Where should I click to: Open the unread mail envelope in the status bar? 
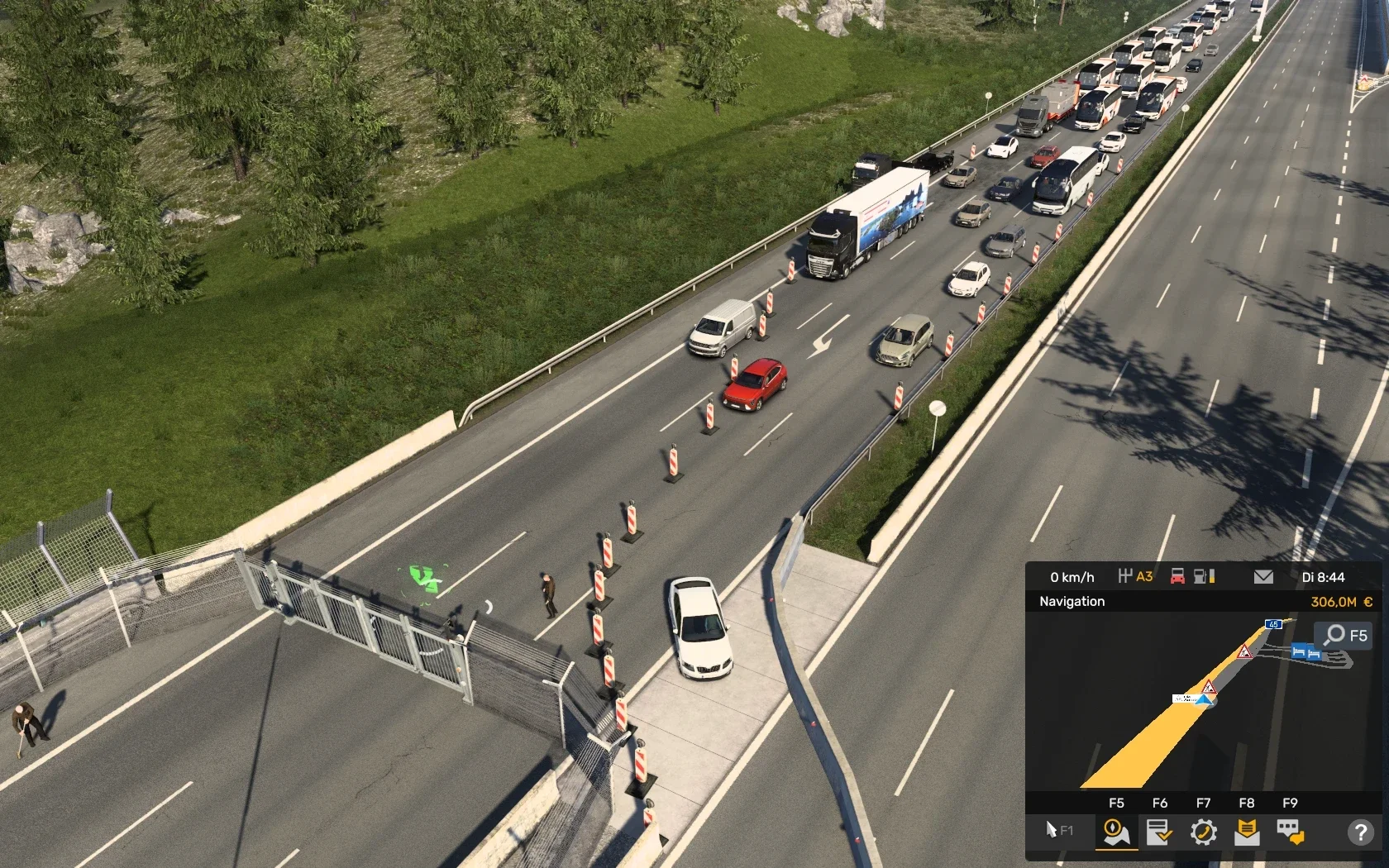(1263, 577)
